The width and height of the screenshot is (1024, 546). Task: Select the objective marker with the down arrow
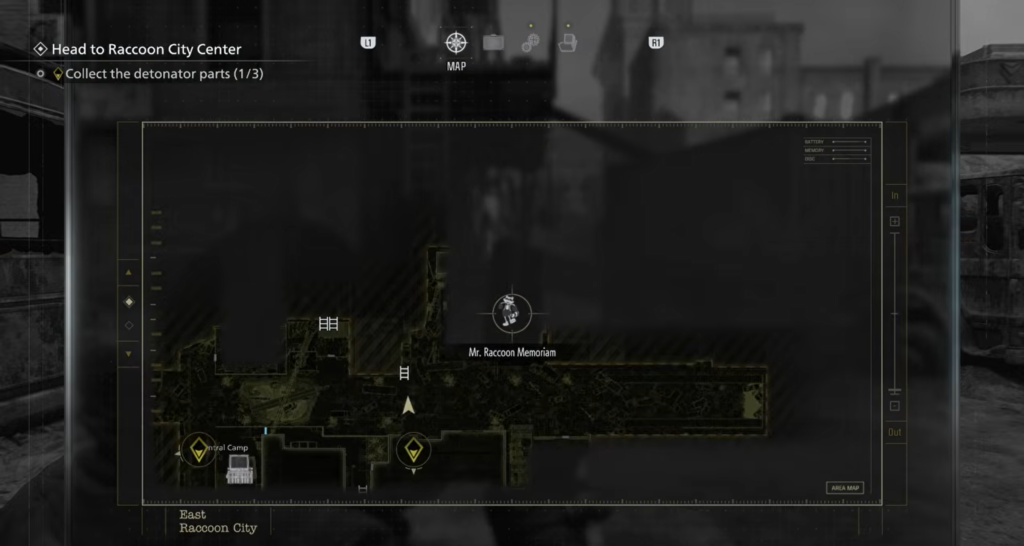pyautogui.click(x=413, y=450)
